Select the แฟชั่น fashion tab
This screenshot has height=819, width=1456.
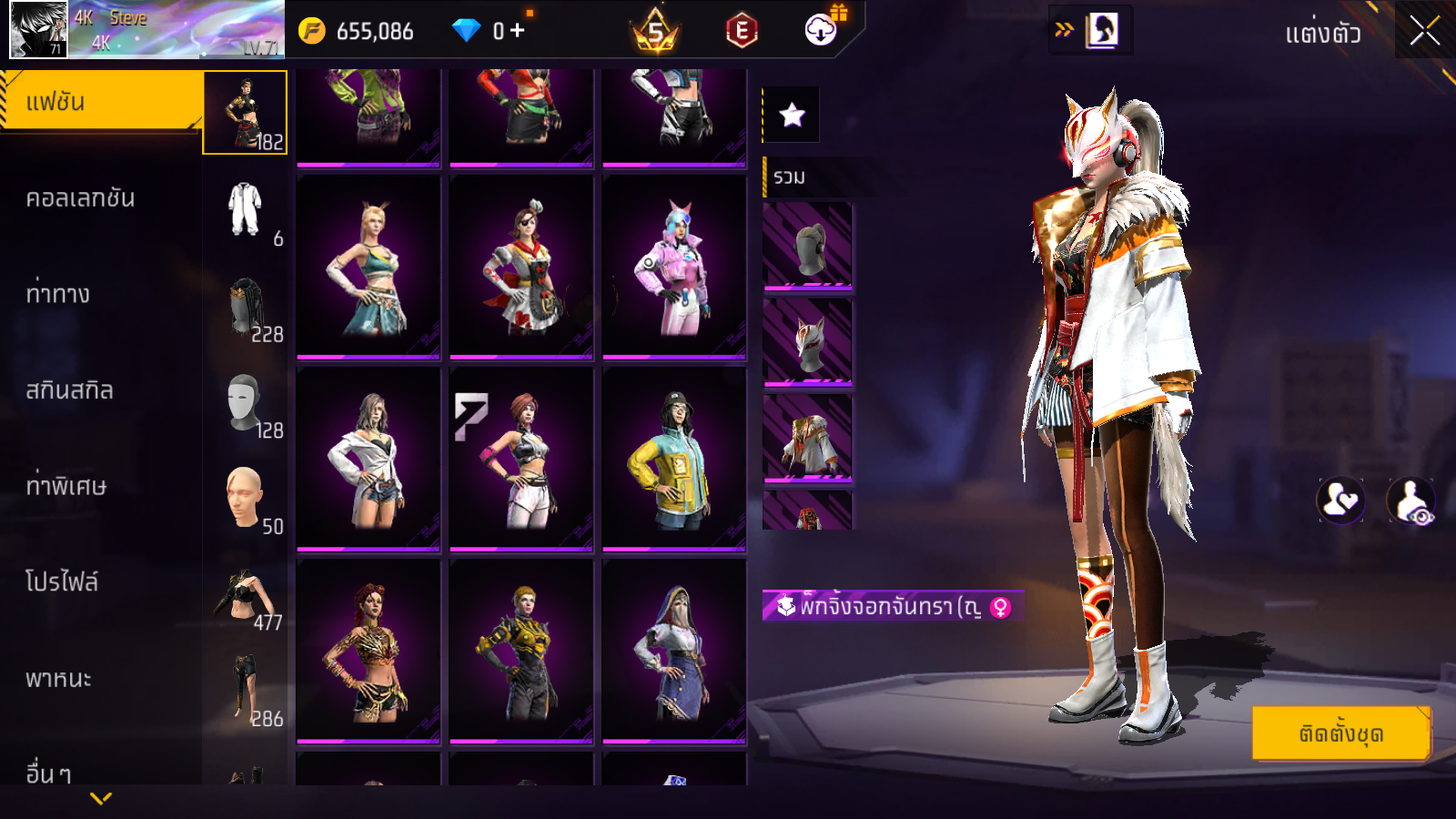(x=100, y=102)
